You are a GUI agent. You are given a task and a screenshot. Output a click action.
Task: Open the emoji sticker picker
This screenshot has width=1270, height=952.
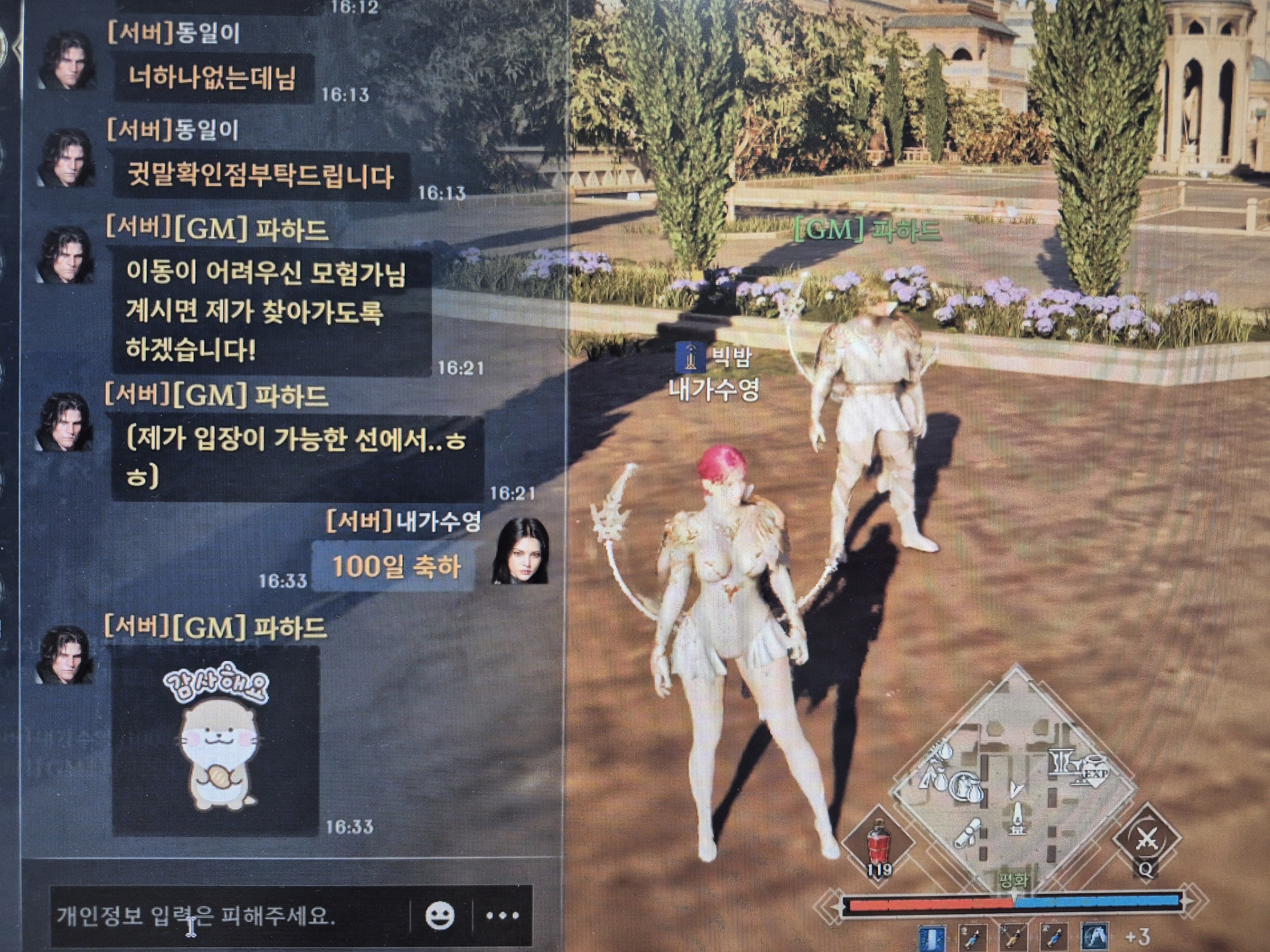click(440, 915)
